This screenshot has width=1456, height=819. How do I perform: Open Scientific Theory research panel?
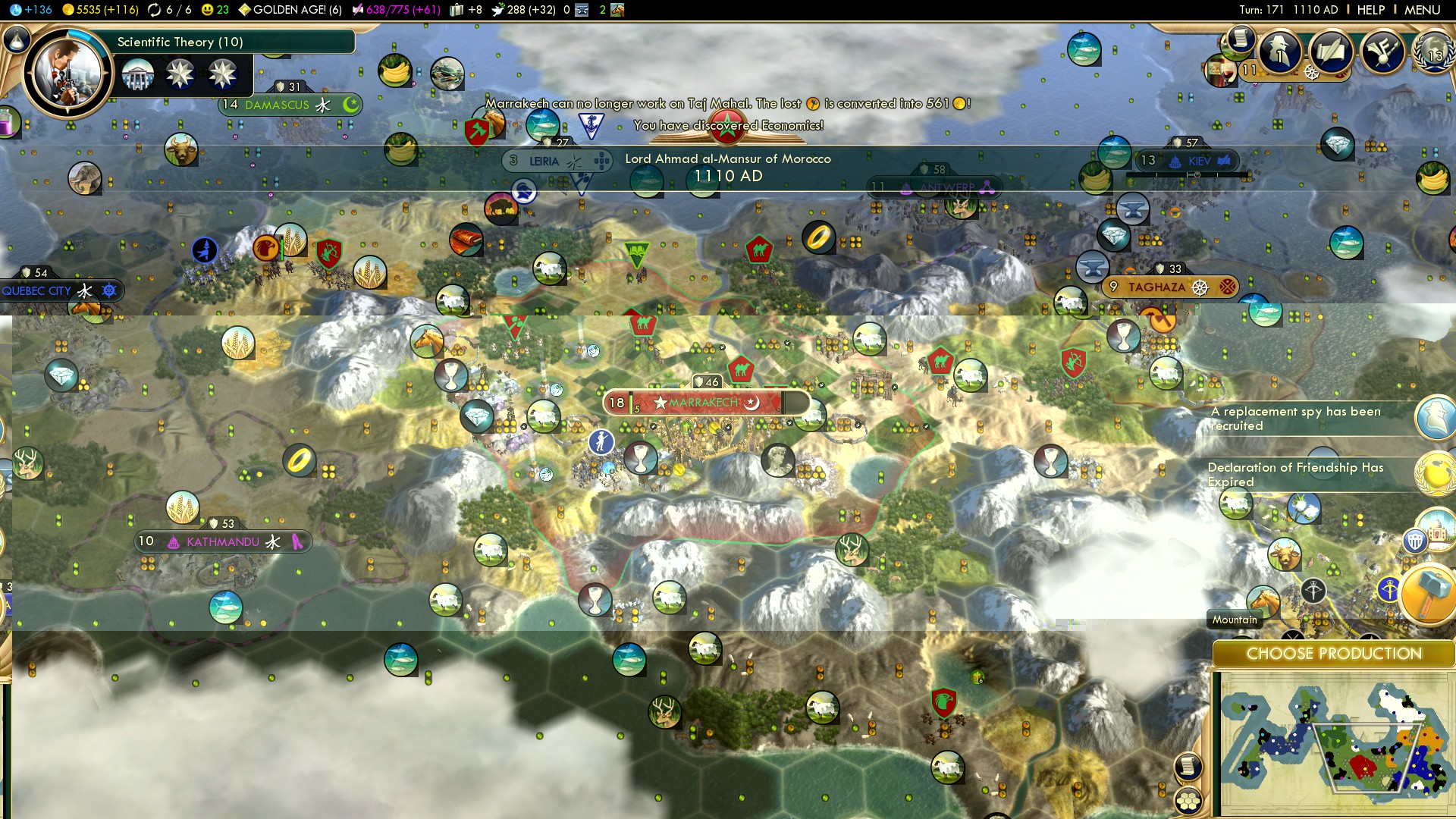[180, 42]
